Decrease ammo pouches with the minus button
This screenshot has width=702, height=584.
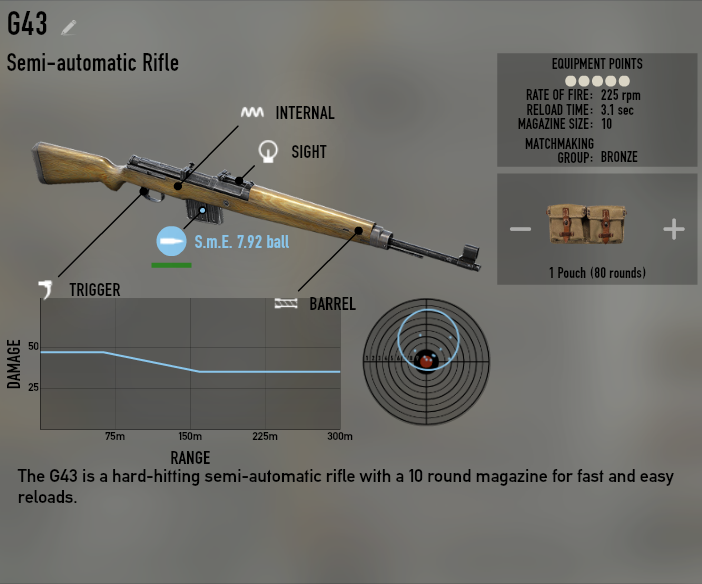(x=520, y=230)
